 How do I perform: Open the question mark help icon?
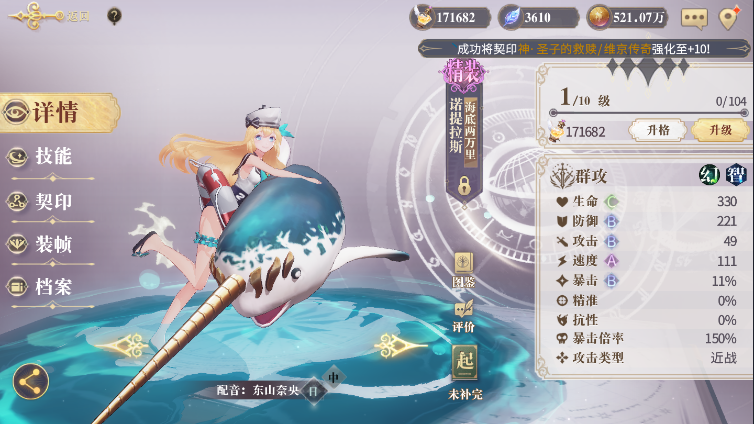point(114,16)
